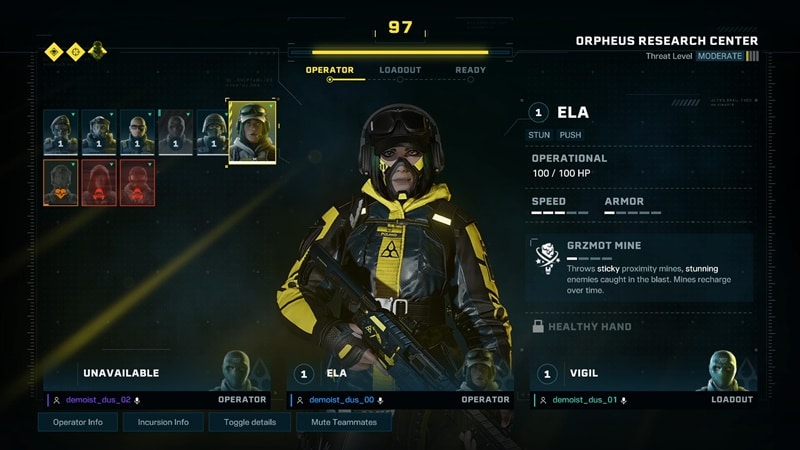This screenshot has width=800, height=450.
Task: Select the Operator tab
Action: (x=330, y=70)
